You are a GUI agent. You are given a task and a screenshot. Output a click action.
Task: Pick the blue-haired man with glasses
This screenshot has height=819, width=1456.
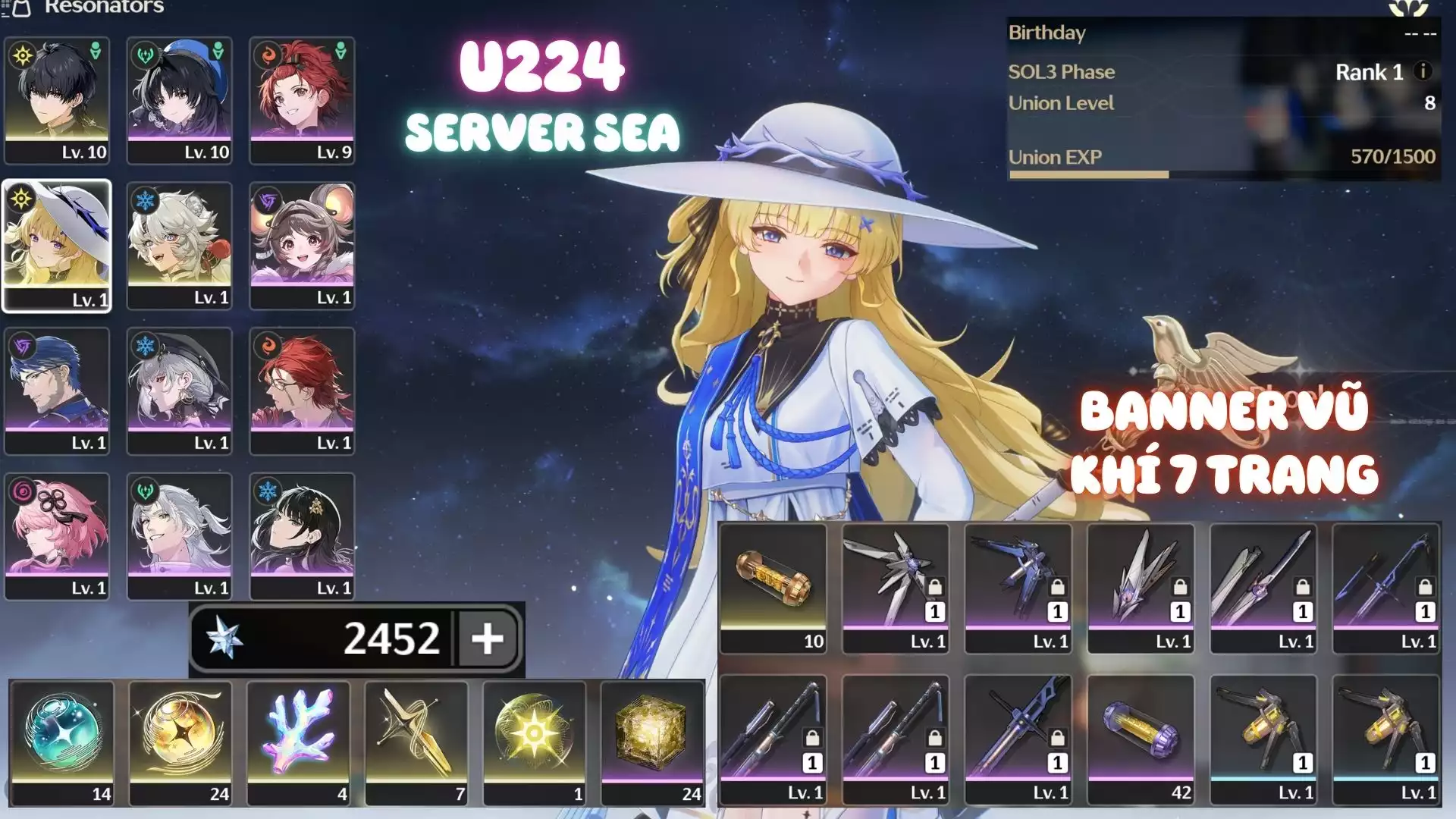(57, 391)
